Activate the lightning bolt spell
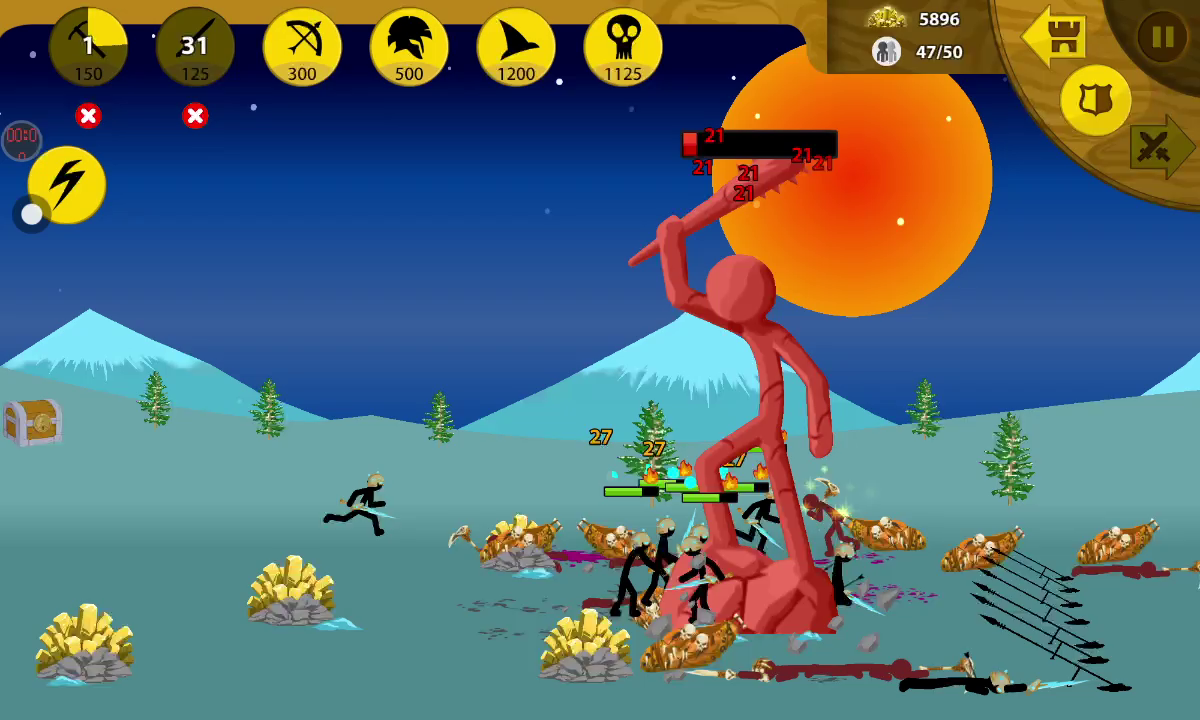Viewport: 1200px width, 720px height. point(67,184)
